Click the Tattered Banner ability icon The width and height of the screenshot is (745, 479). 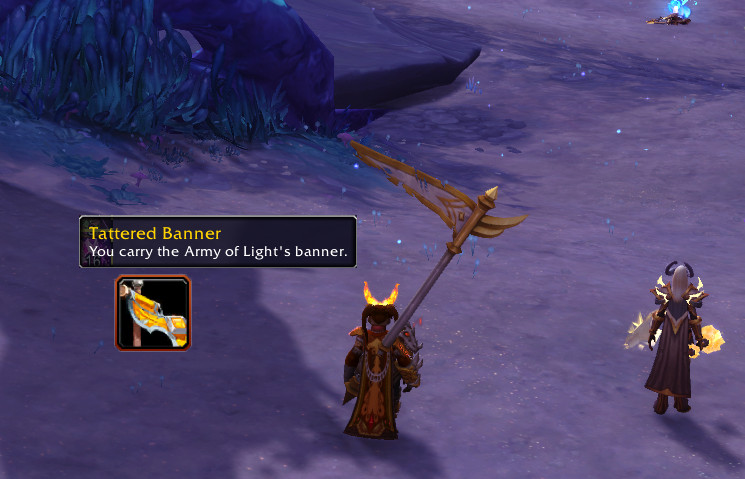[x=153, y=313]
